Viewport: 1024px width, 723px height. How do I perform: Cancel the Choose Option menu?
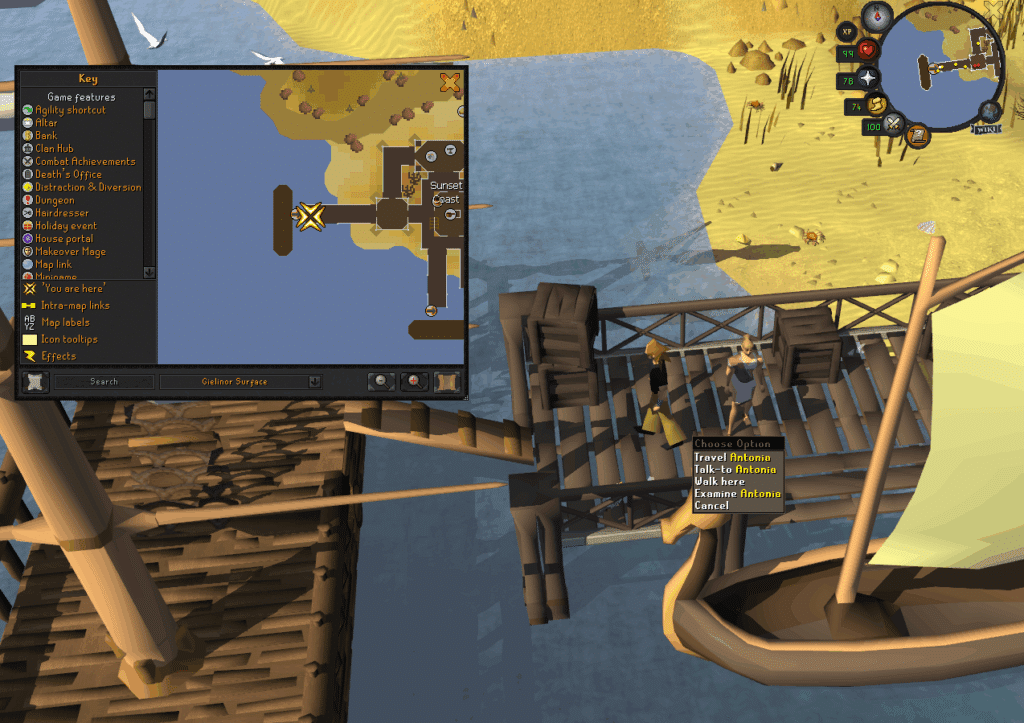point(711,505)
